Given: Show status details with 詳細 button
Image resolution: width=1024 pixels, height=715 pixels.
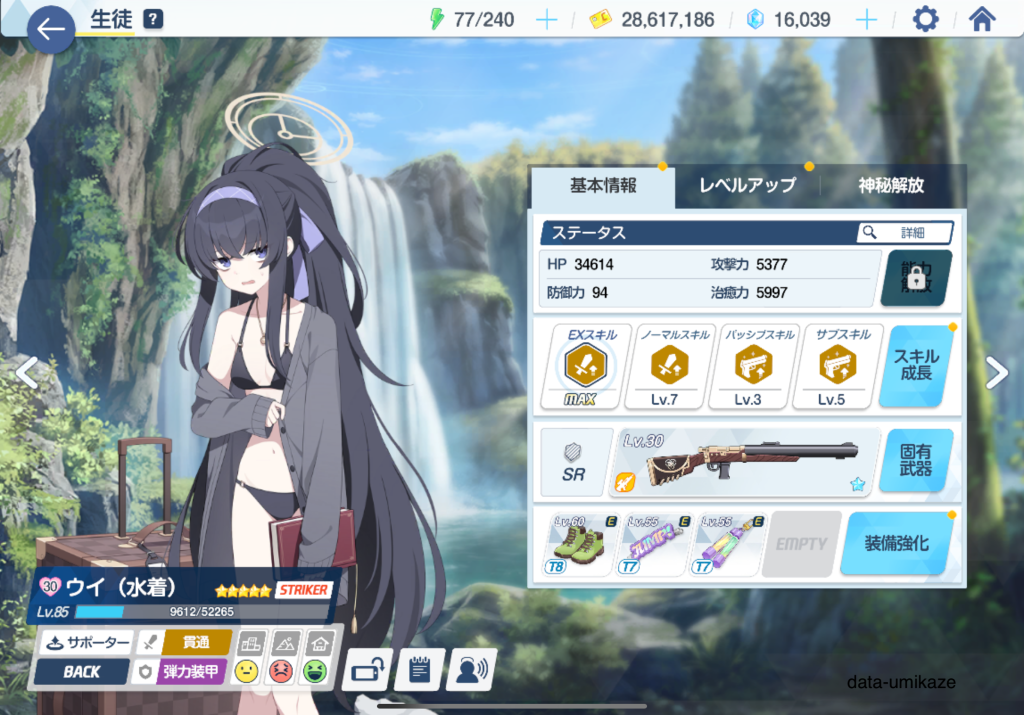Looking at the screenshot, I should coord(904,232).
